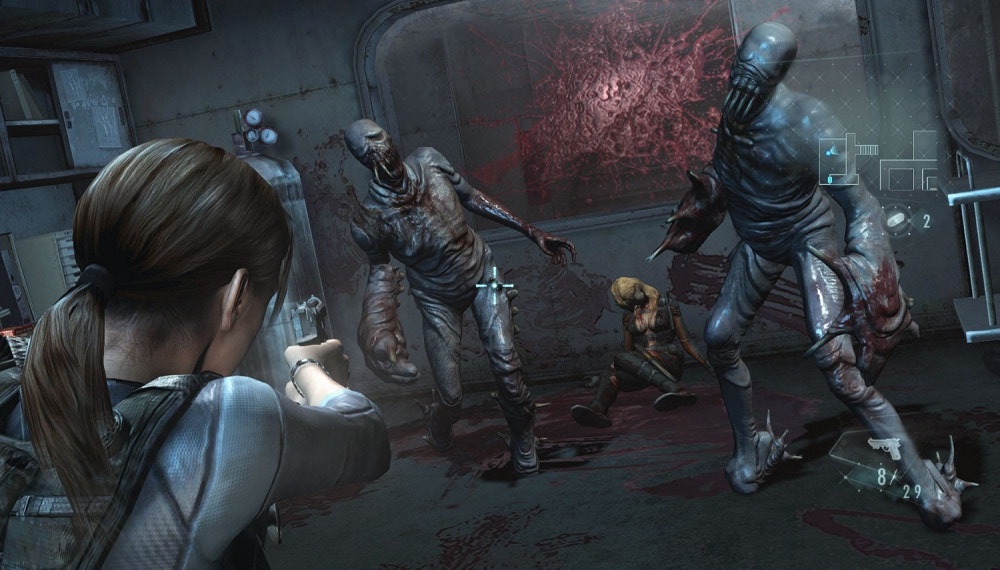Open the minimap room layout
1000x570 pixels.
pyautogui.click(x=879, y=160)
